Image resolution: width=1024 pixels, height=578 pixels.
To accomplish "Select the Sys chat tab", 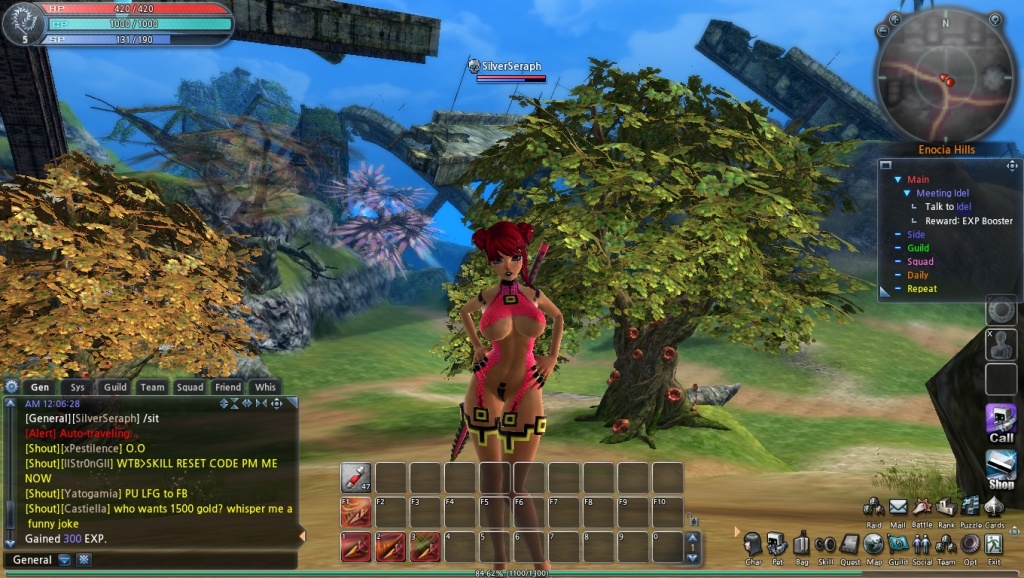I will coord(77,387).
